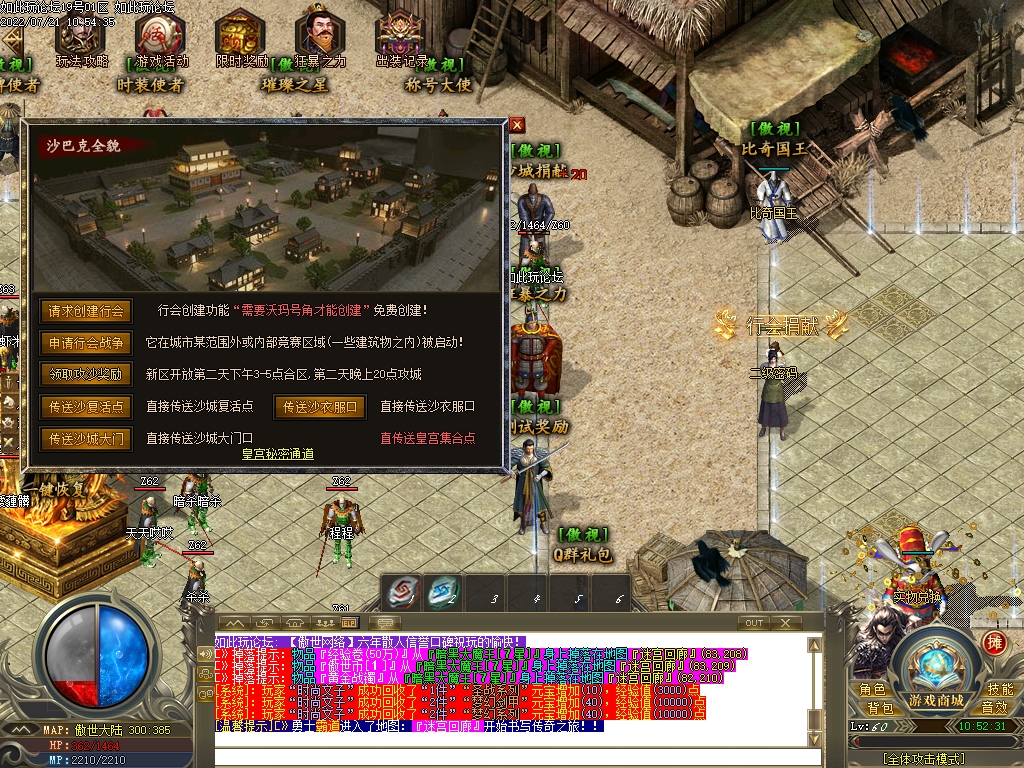
Task: Open the 限时奖励 timed reward icon
Action: (x=241, y=38)
